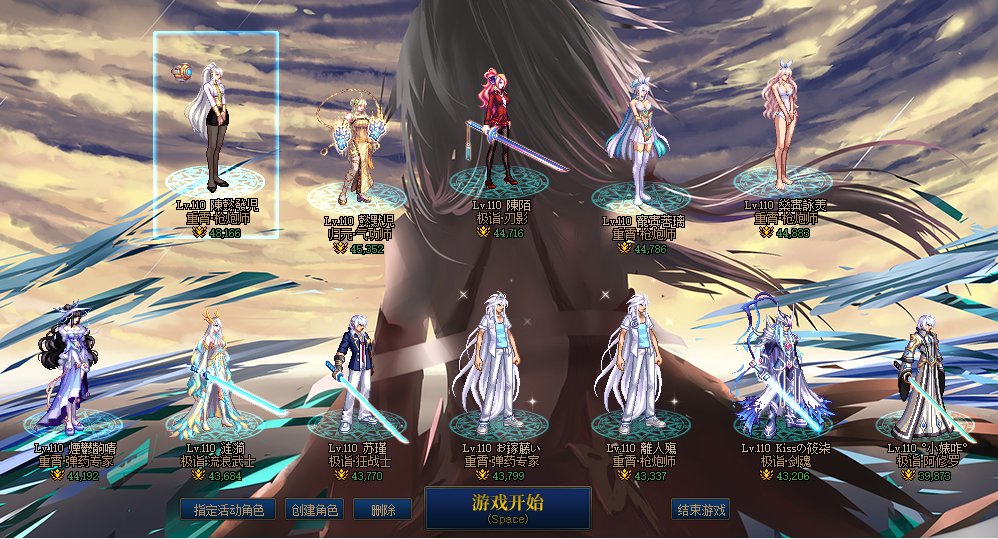Choose the 删除 delete character button
This screenshot has height=539, width=998.
click(x=382, y=509)
